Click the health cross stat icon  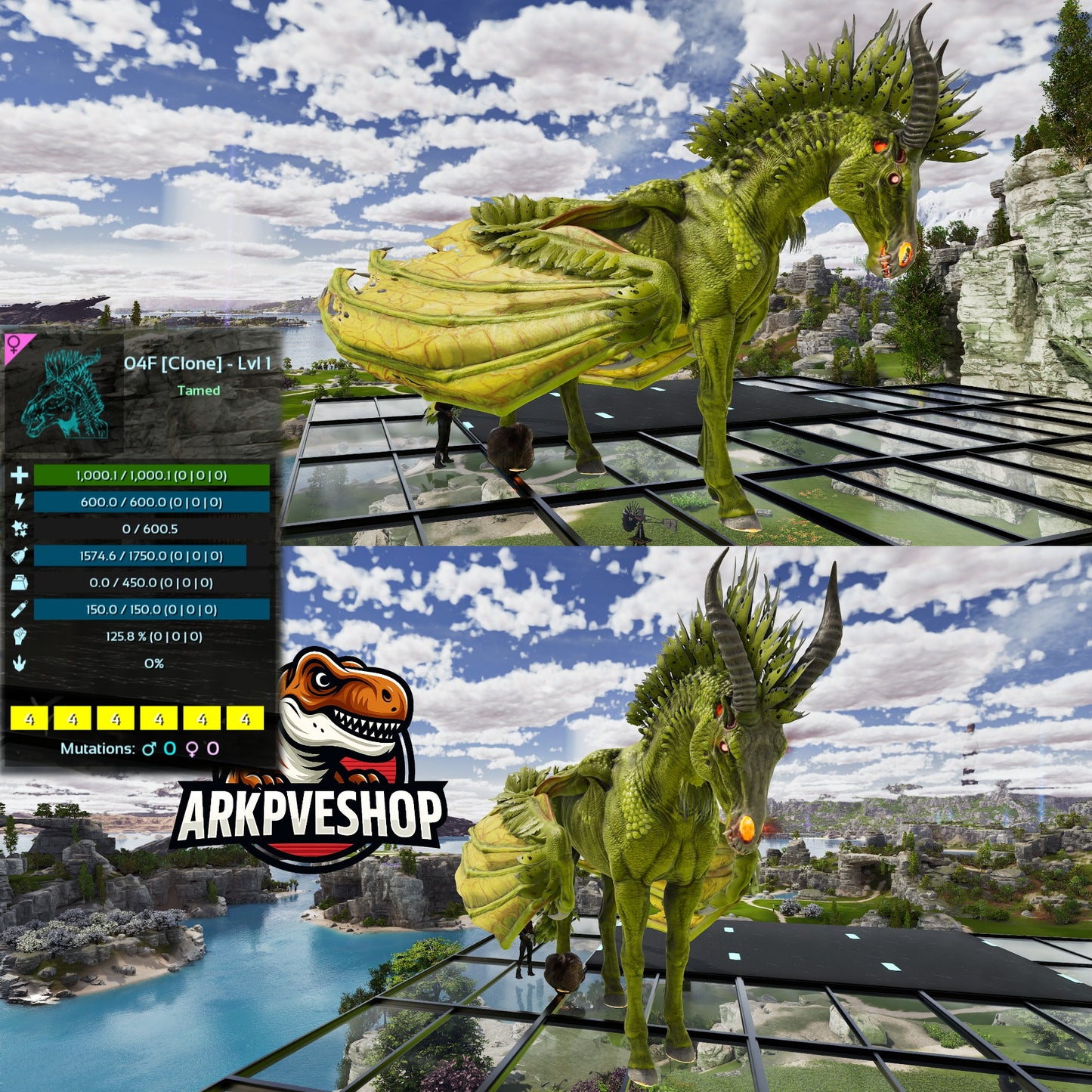[x=20, y=475]
